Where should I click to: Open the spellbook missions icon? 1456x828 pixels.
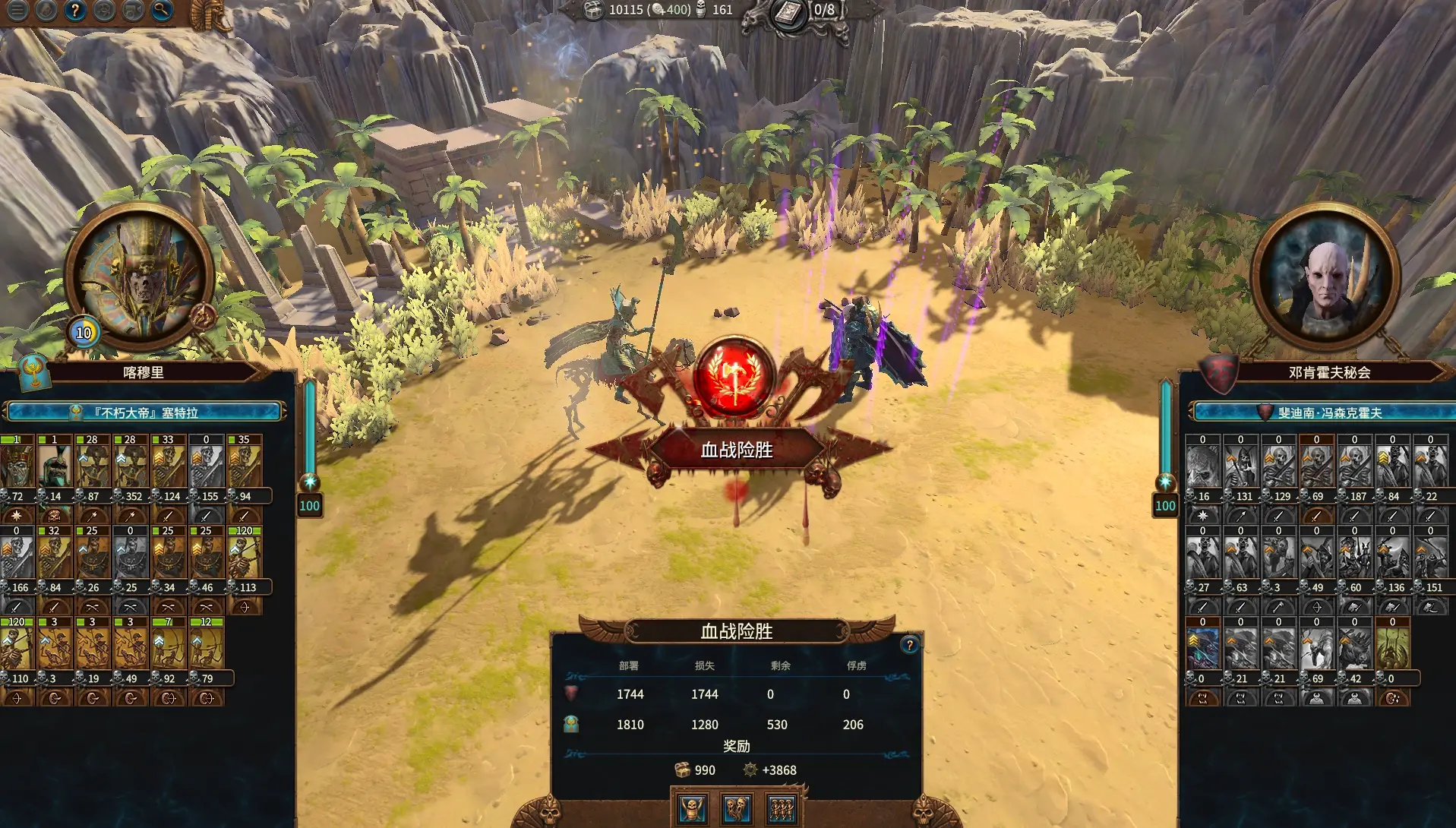click(790, 13)
